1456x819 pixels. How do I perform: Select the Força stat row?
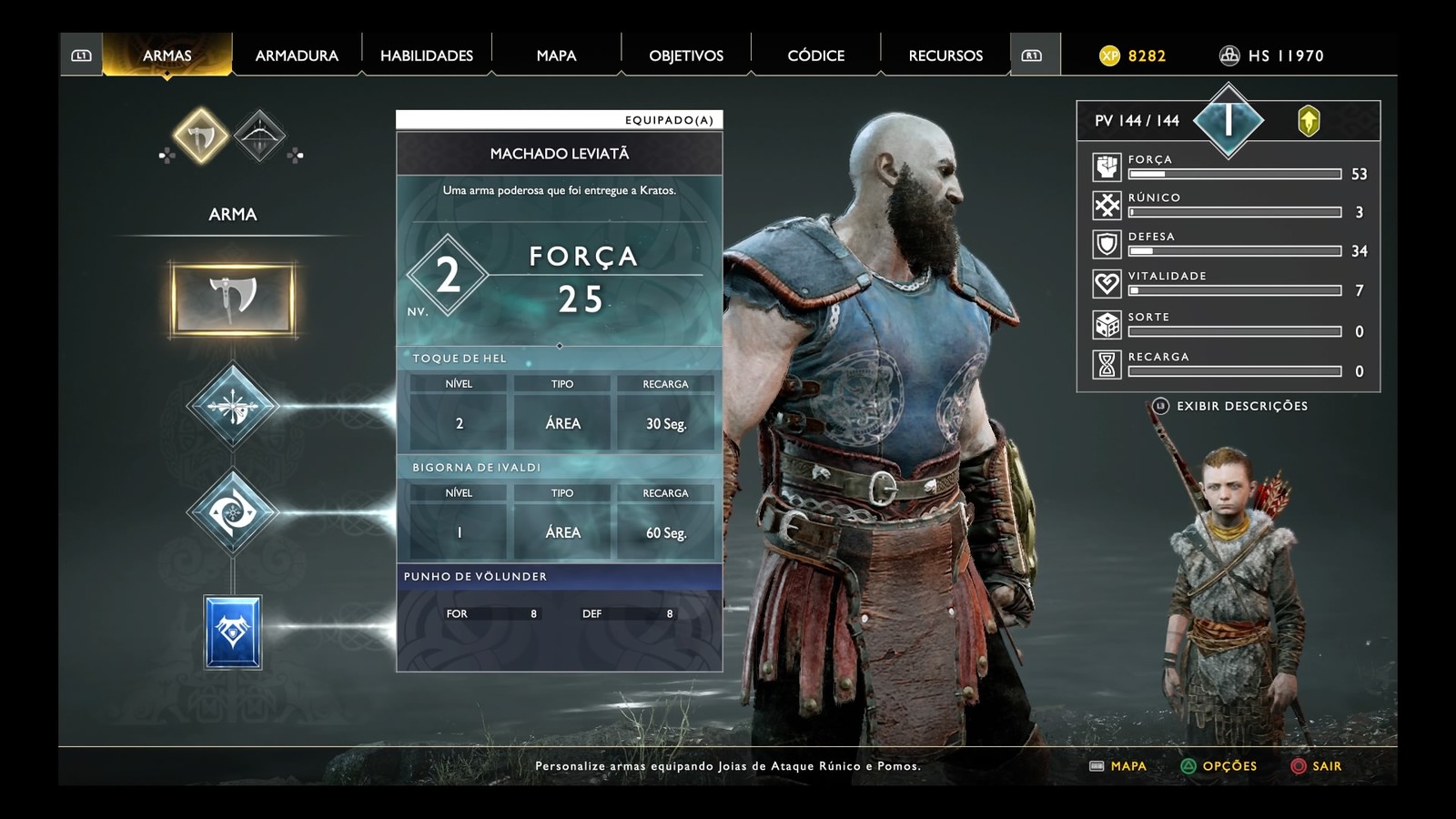[x=1228, y=167]
